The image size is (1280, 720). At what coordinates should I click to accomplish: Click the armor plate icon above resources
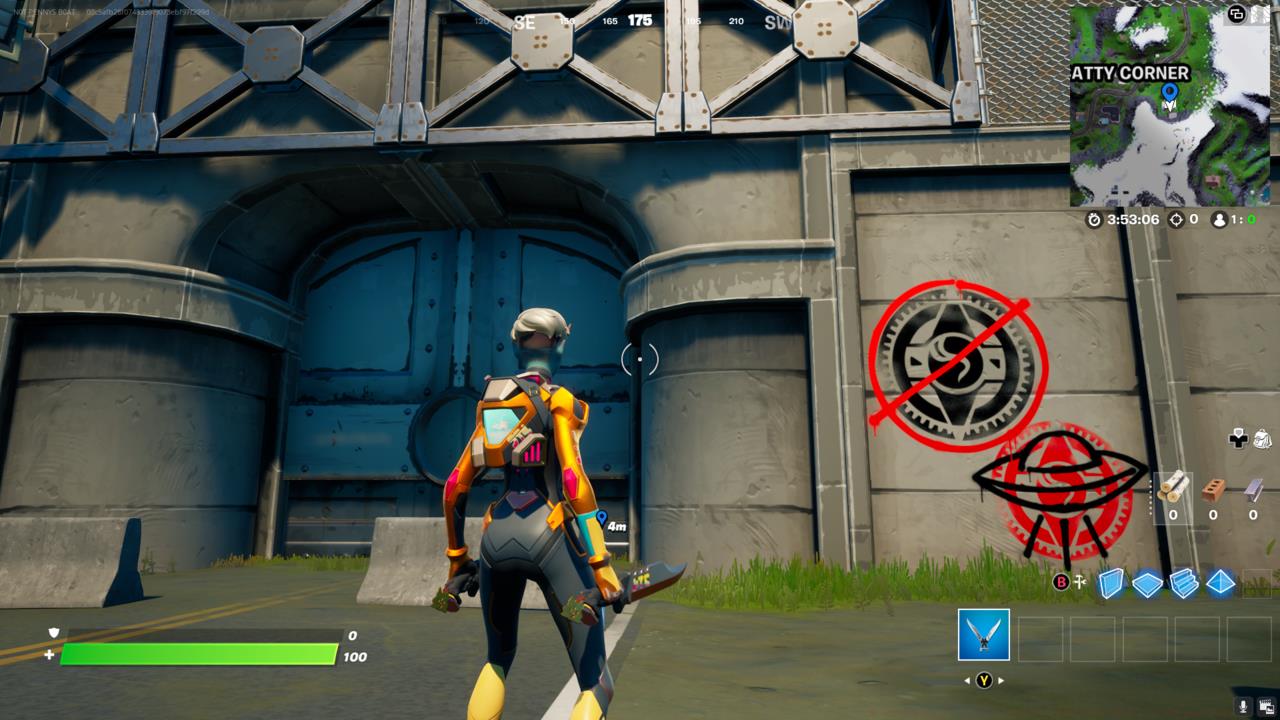[x=1238, y=439]
